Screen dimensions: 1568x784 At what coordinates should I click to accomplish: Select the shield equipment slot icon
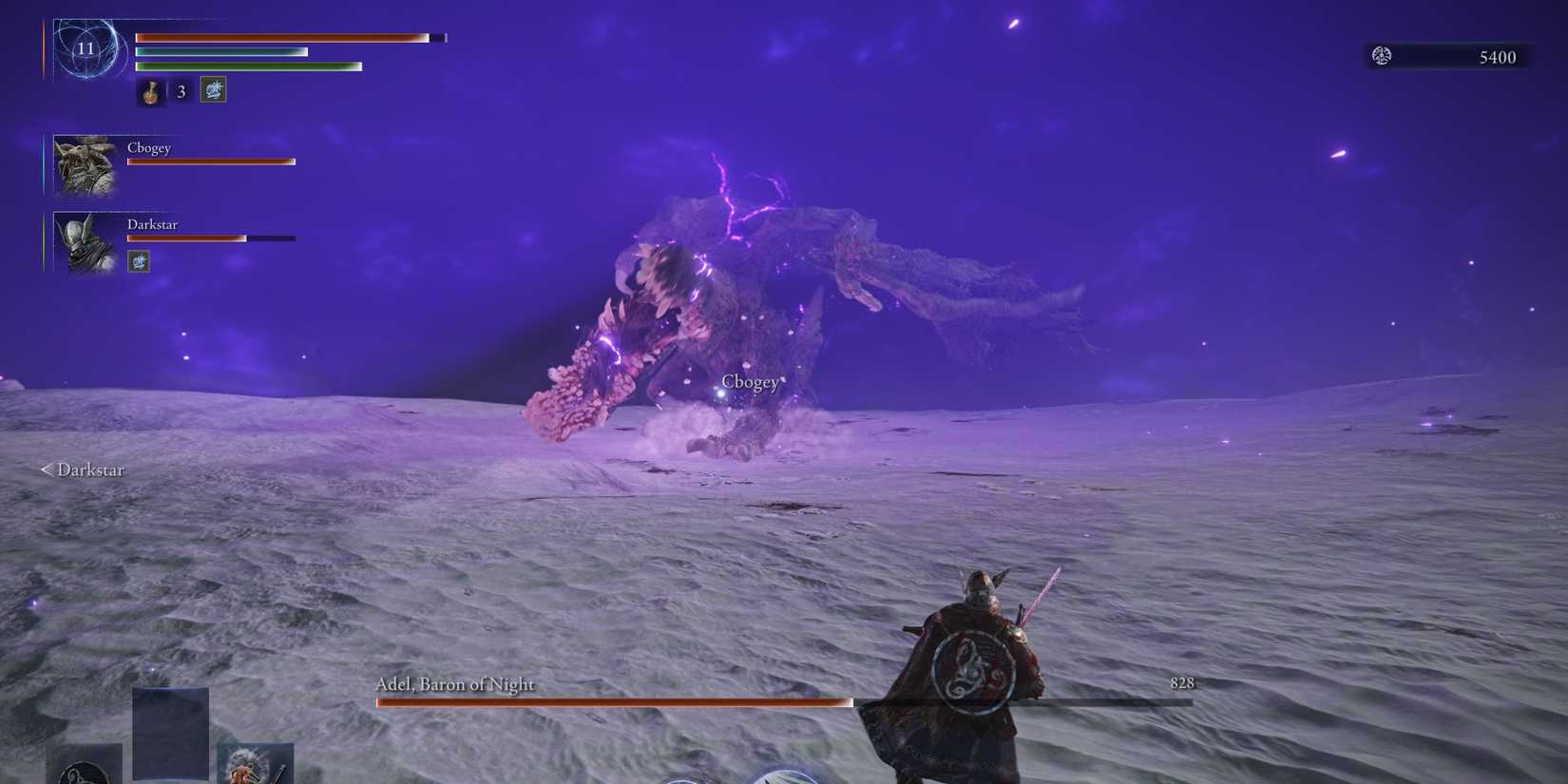click(x=86, y=772)
